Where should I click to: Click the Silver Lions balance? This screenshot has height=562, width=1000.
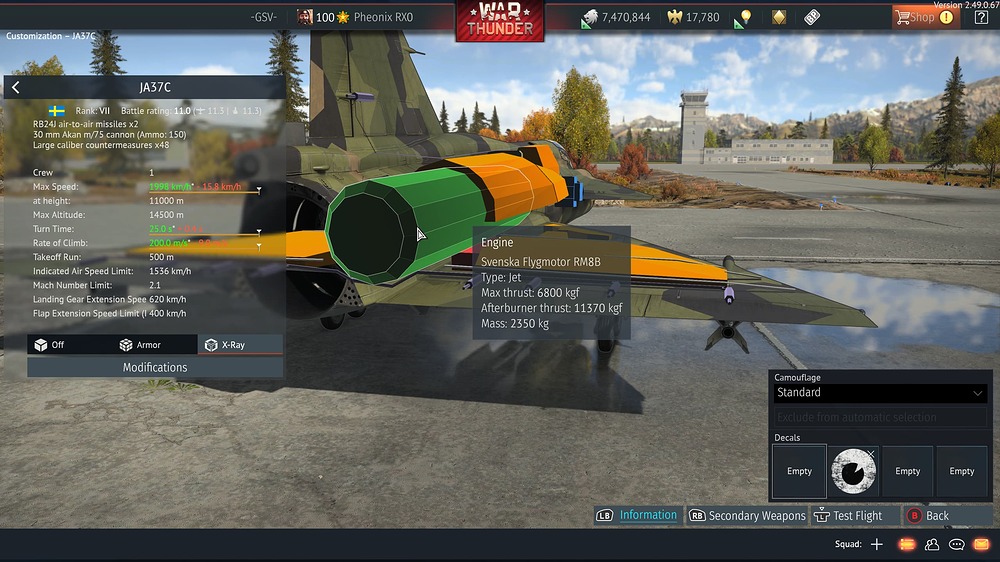point(616,17)
